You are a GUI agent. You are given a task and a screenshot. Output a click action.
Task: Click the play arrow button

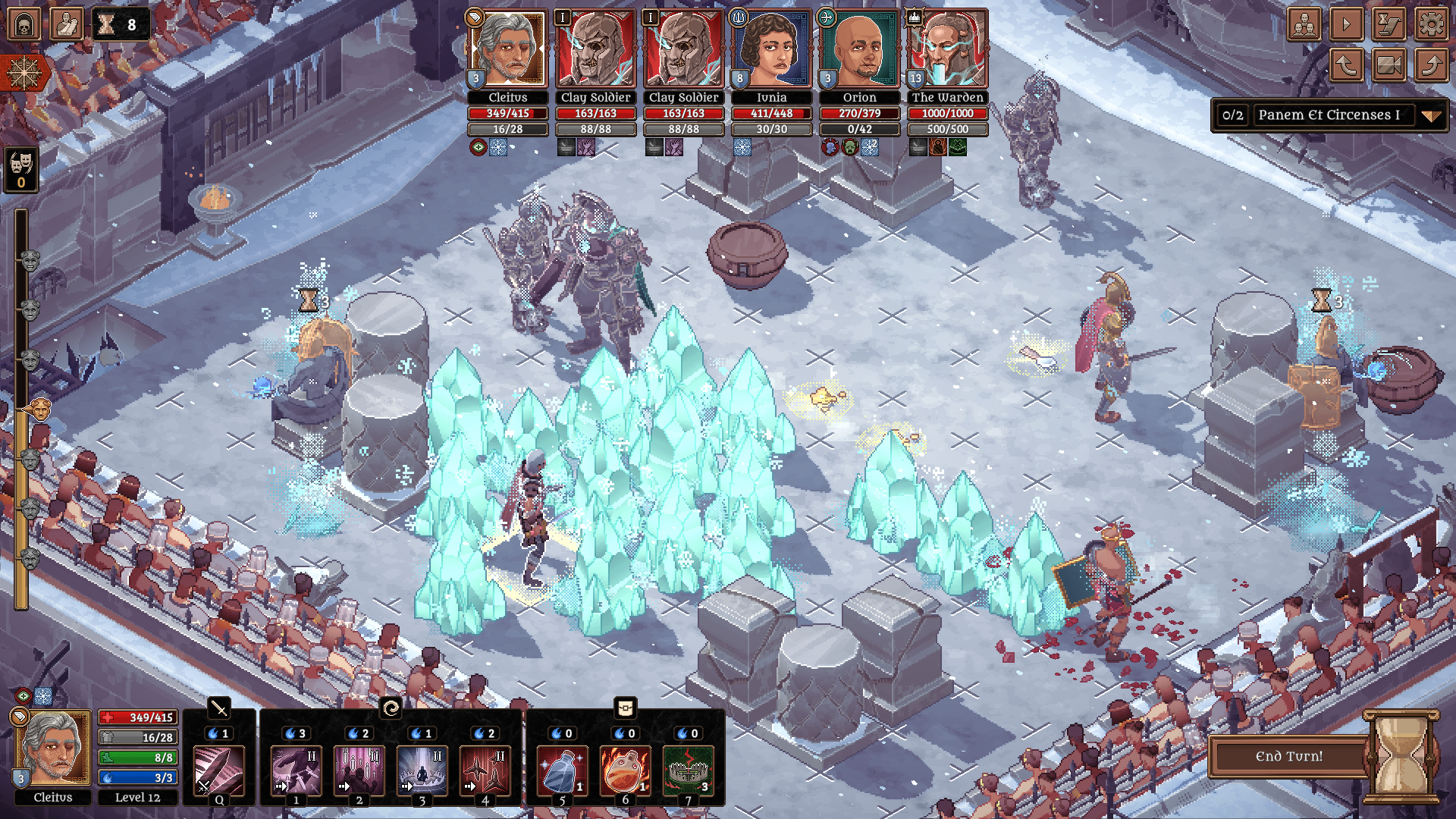tap(1346, 25)
